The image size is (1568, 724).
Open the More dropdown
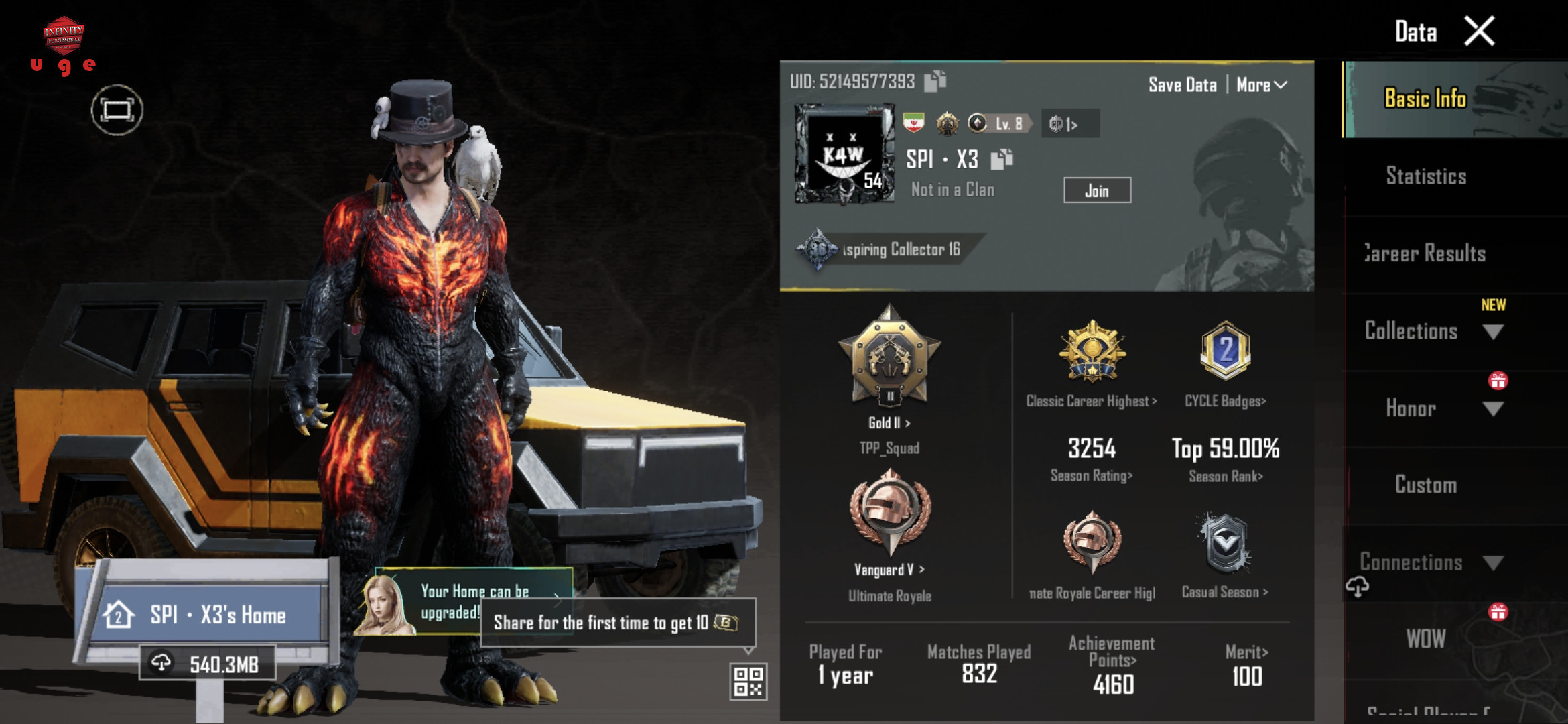pos(1261,85)
